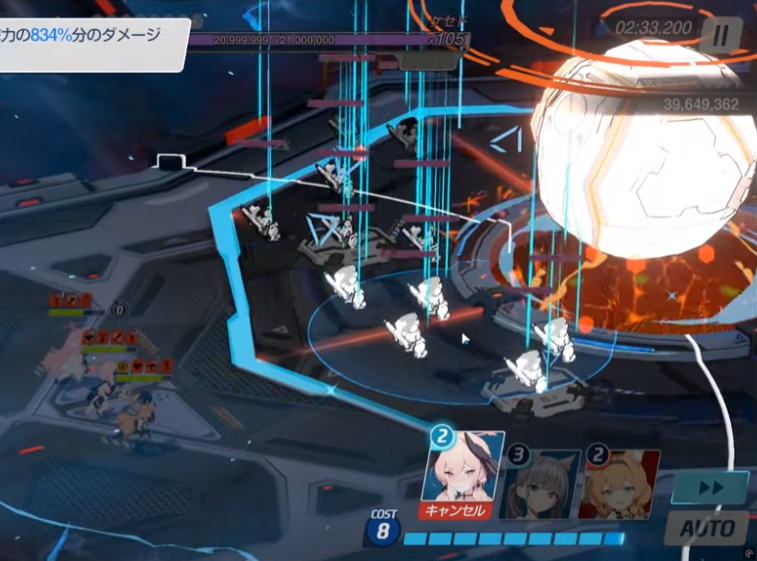
Task: Choose the blonde student skill card
Action: (x=619, y=484)
